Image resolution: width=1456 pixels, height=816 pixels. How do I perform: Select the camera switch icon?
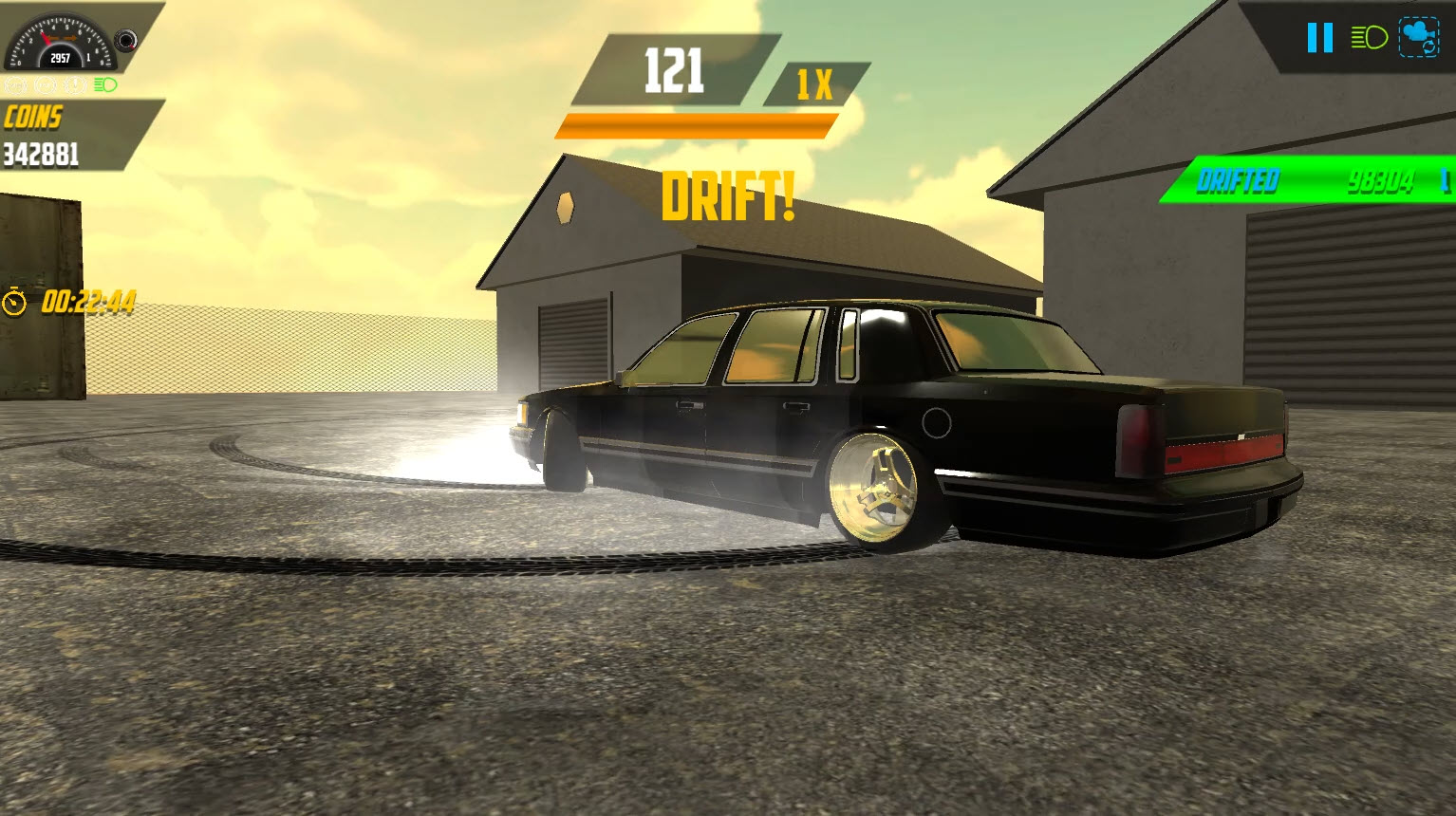(1416, 38)
